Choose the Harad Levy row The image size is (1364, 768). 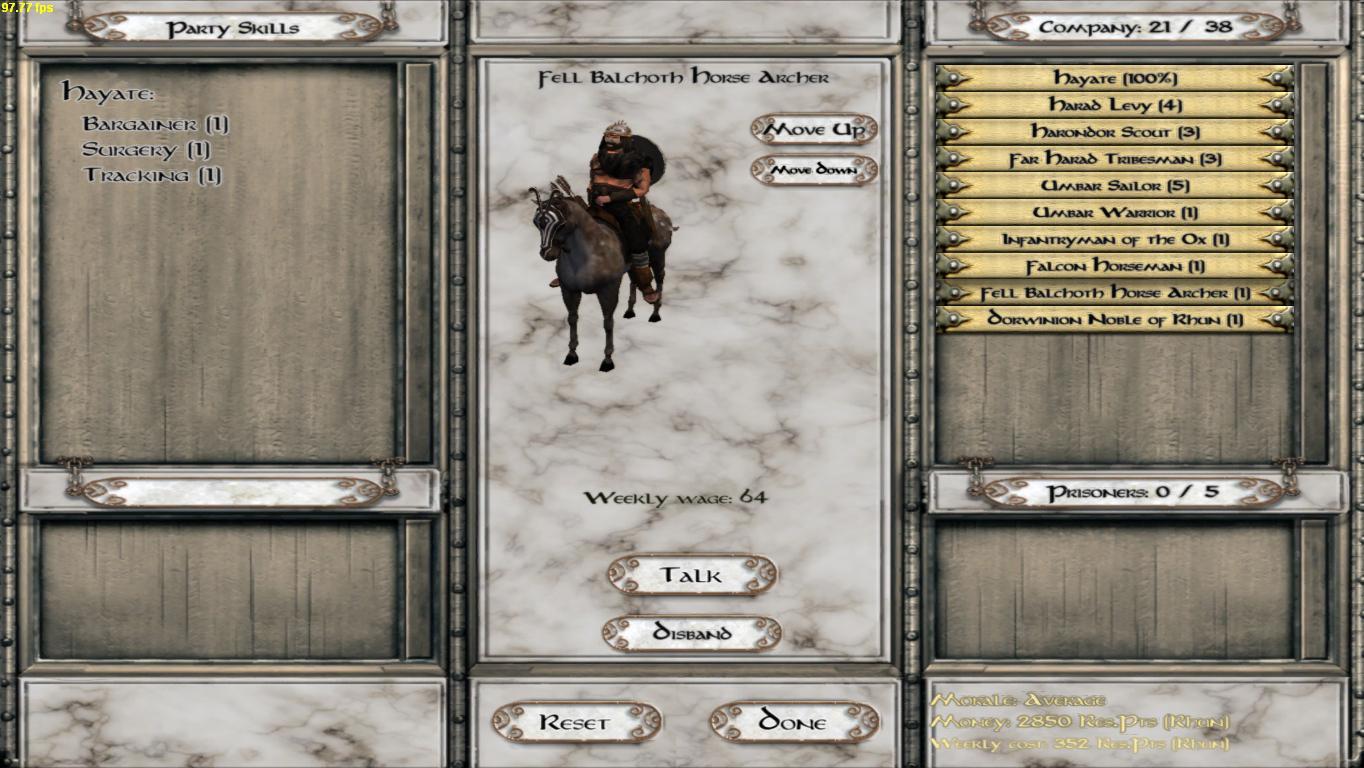tap(1115, 105)
